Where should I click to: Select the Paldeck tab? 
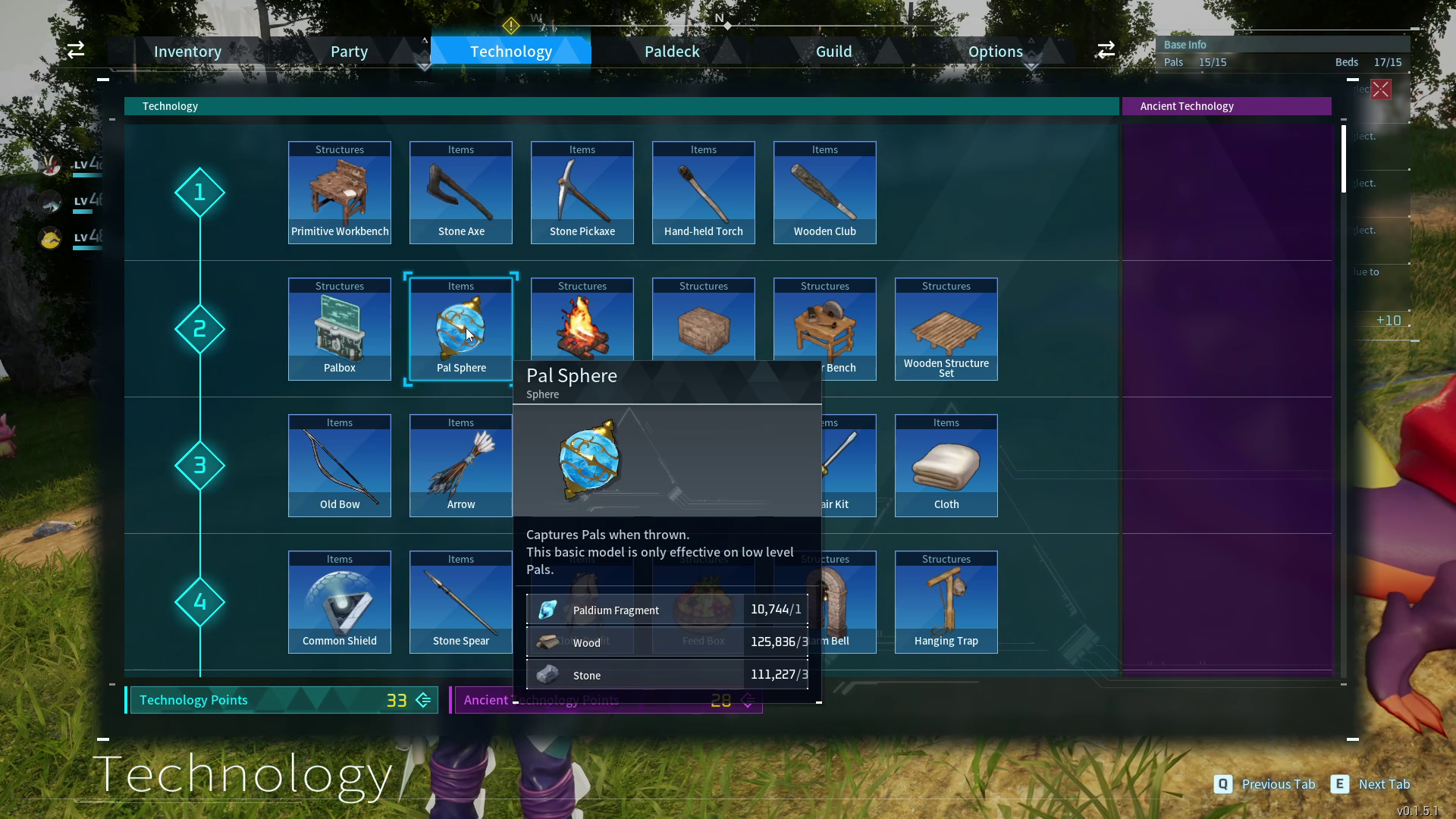coord(672,52)
